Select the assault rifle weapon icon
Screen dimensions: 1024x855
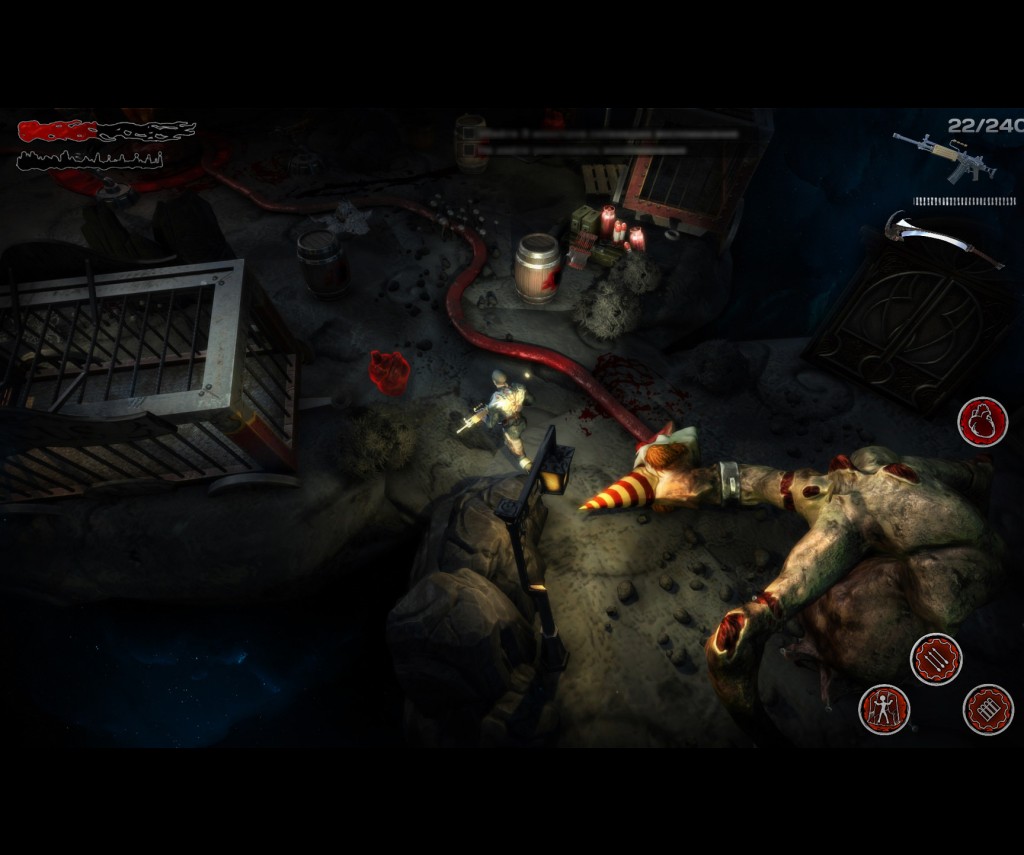click(x=945, y=158)
